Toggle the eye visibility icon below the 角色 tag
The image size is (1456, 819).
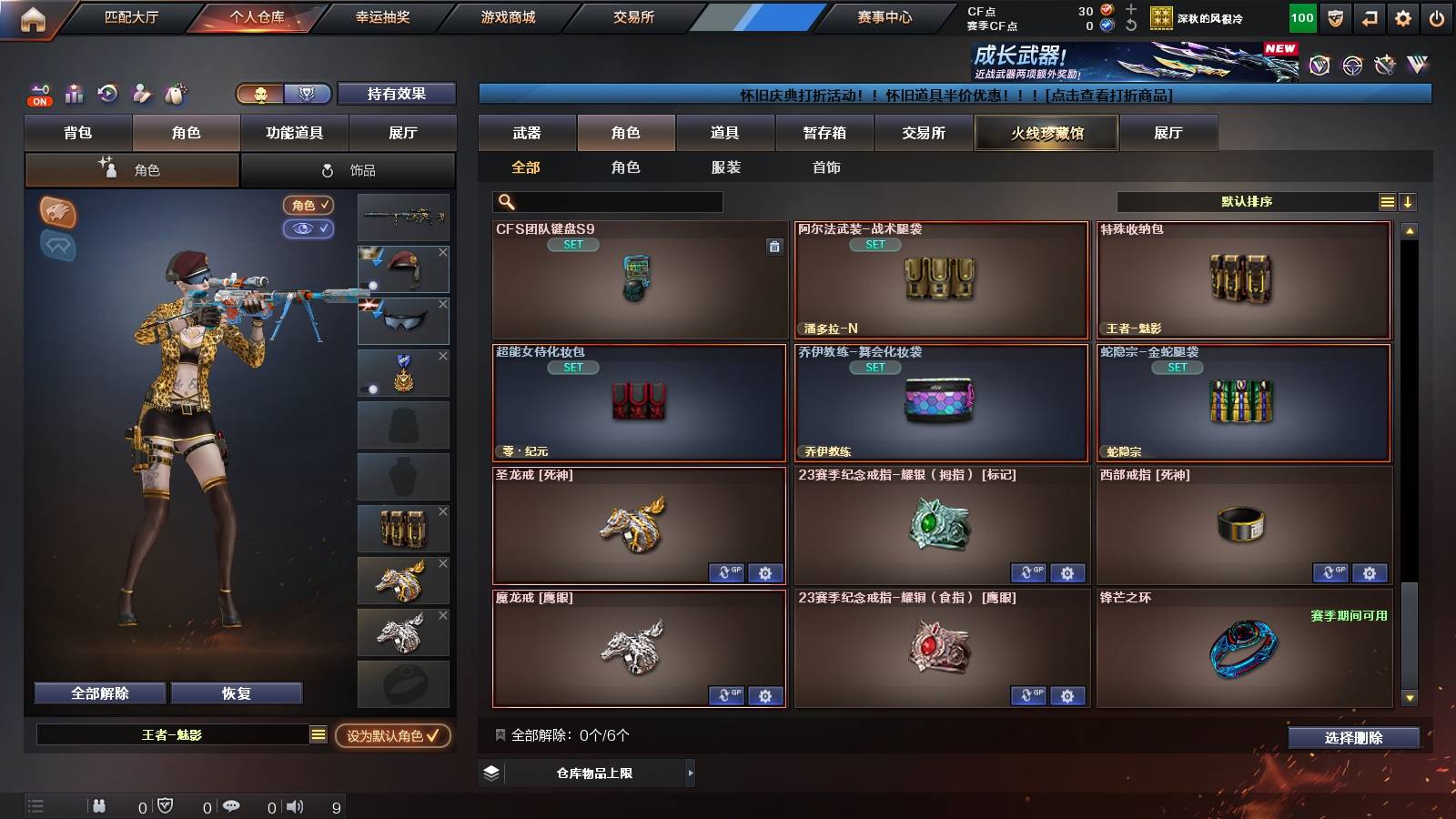point(309,229)
